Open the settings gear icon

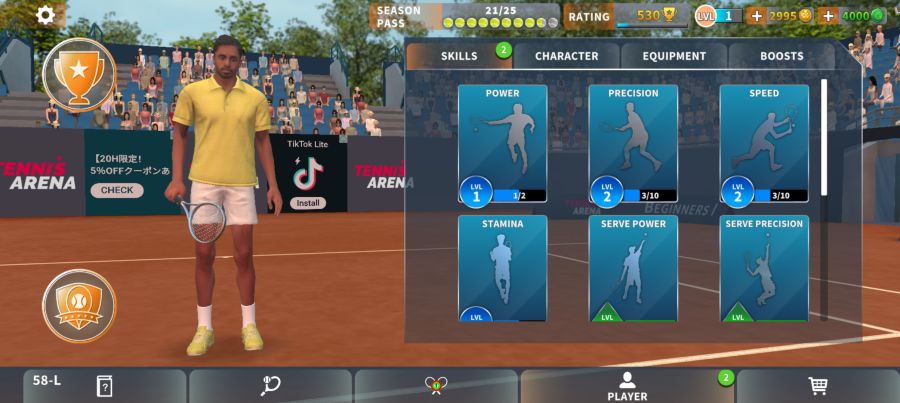click(46, 15)
